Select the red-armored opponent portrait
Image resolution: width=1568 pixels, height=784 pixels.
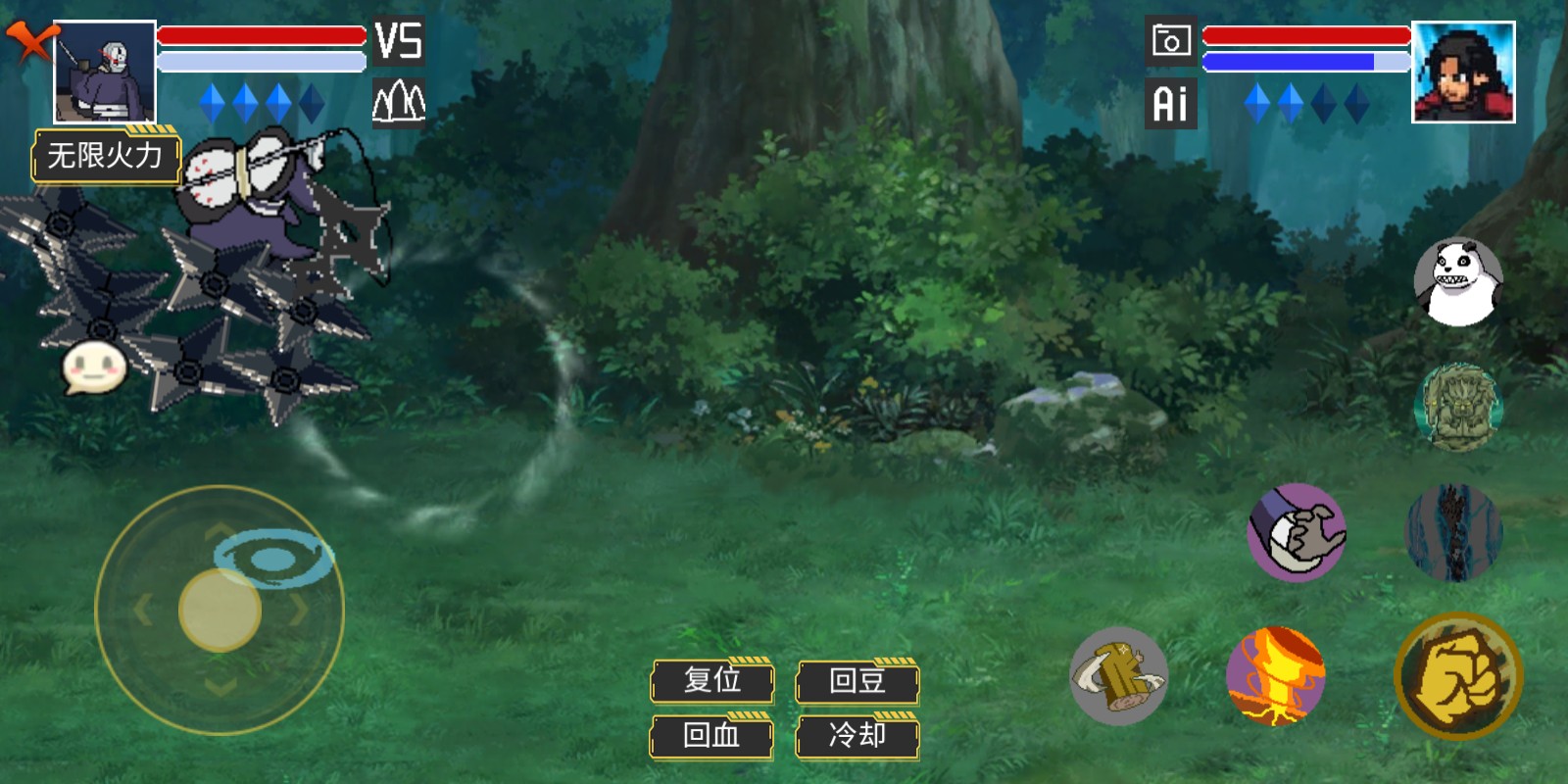tap(1462, 72)
